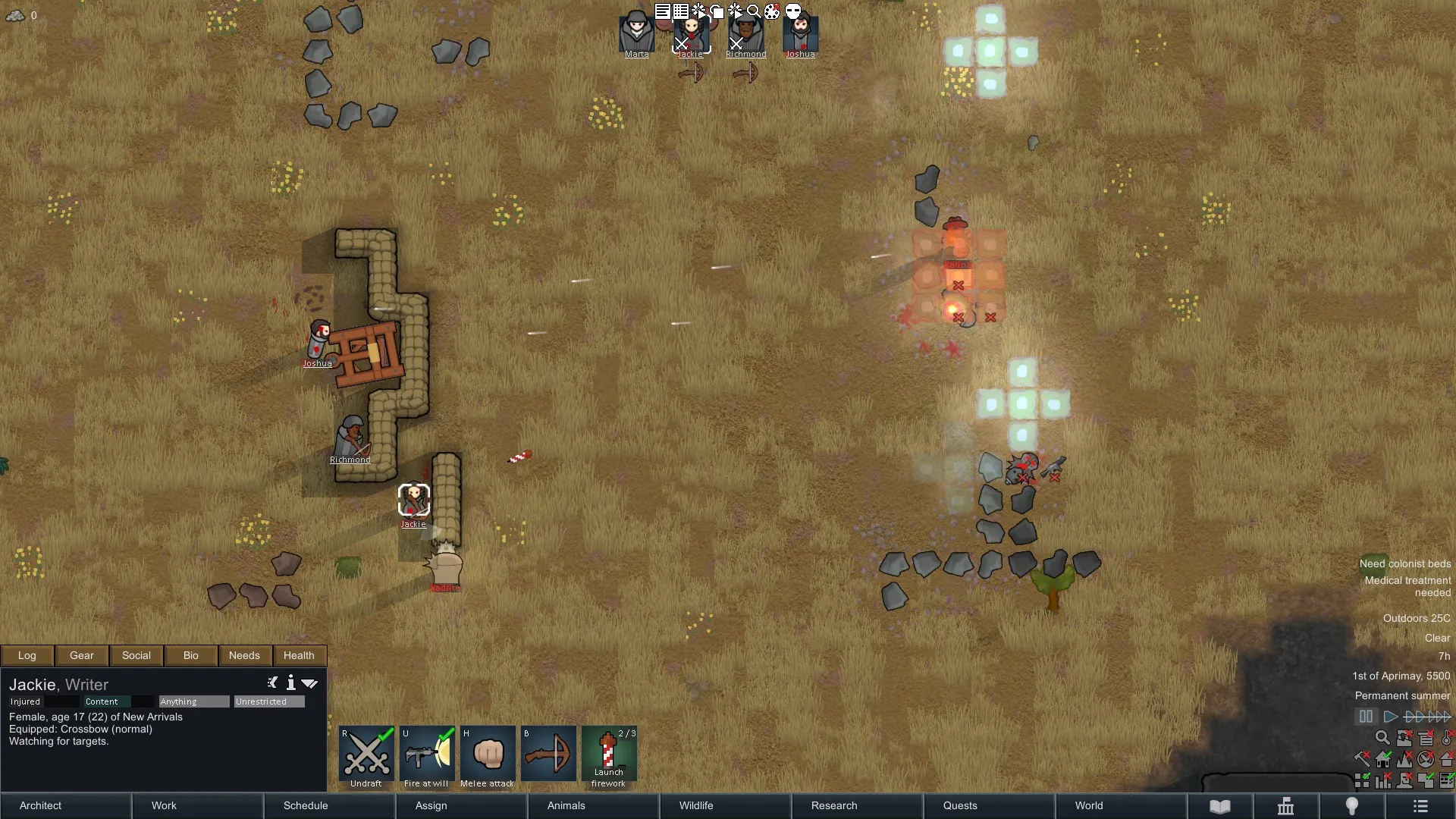The width and height of the screenshot is (1456, 819).
Task: Toggle Fire at will
Action: click(427, 755)
